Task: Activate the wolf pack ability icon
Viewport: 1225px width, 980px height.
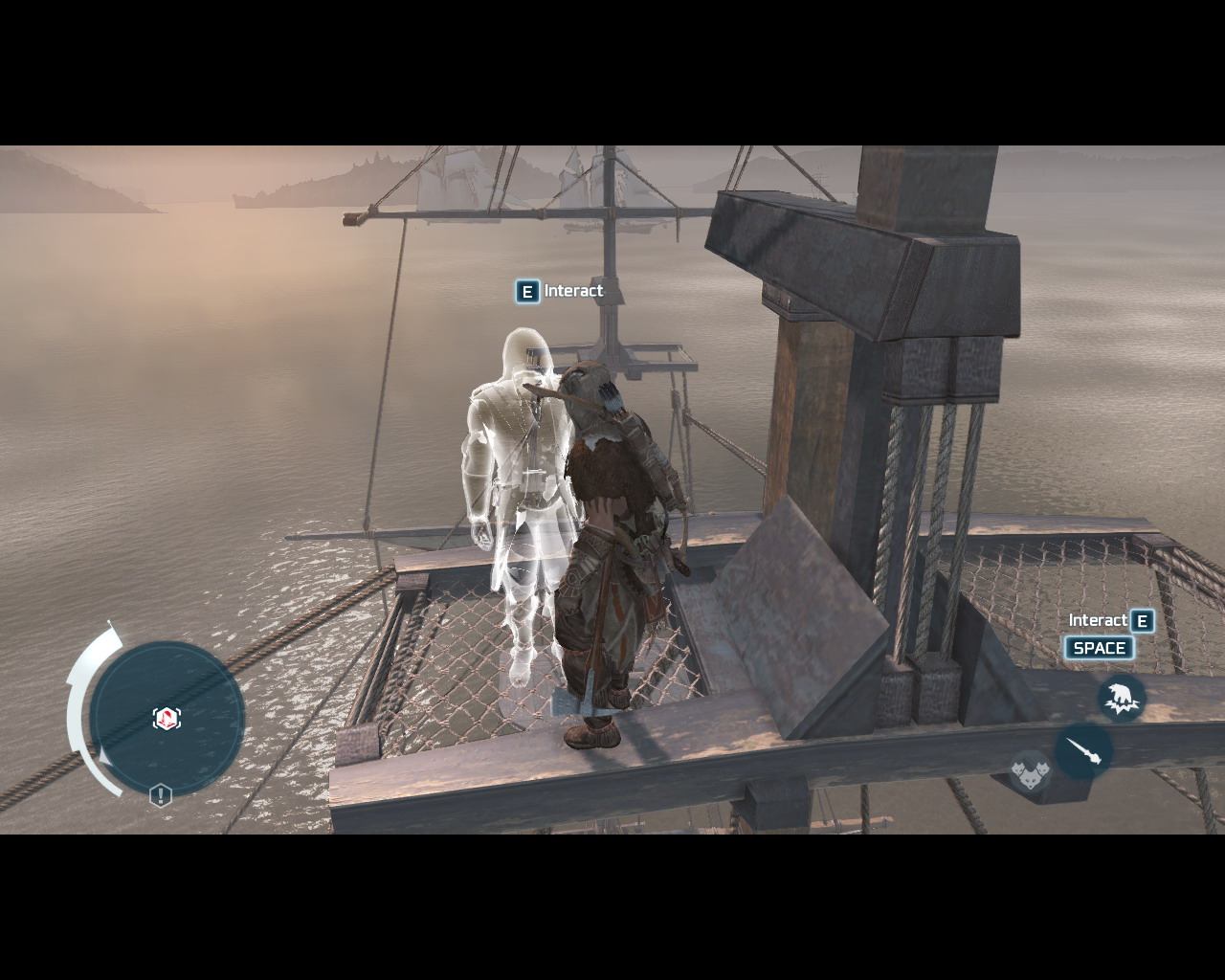Action: pyautogui.click(x=1030, y=770)
